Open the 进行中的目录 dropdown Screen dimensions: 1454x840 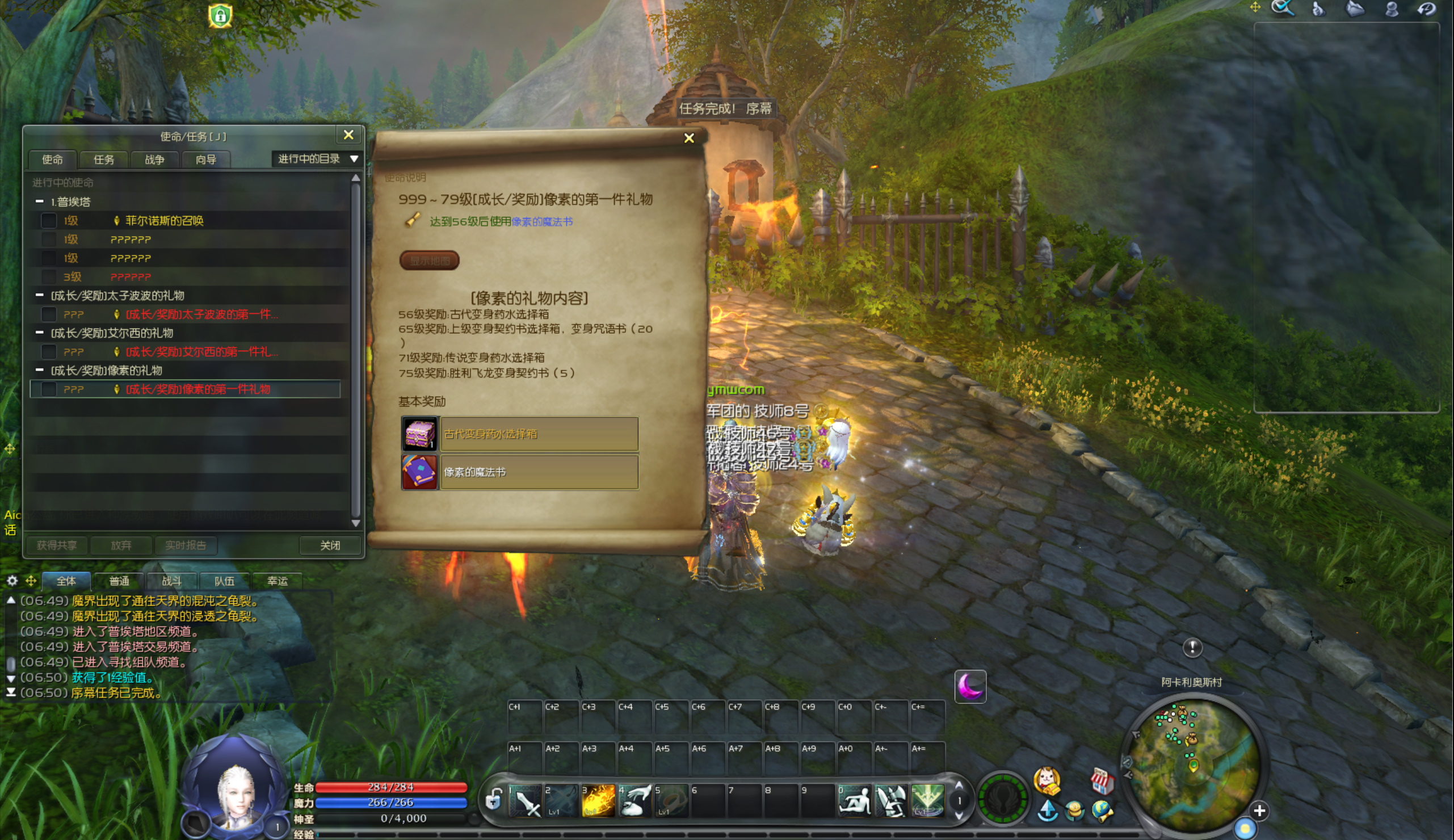pyautogui.click(x=317, y=159)
